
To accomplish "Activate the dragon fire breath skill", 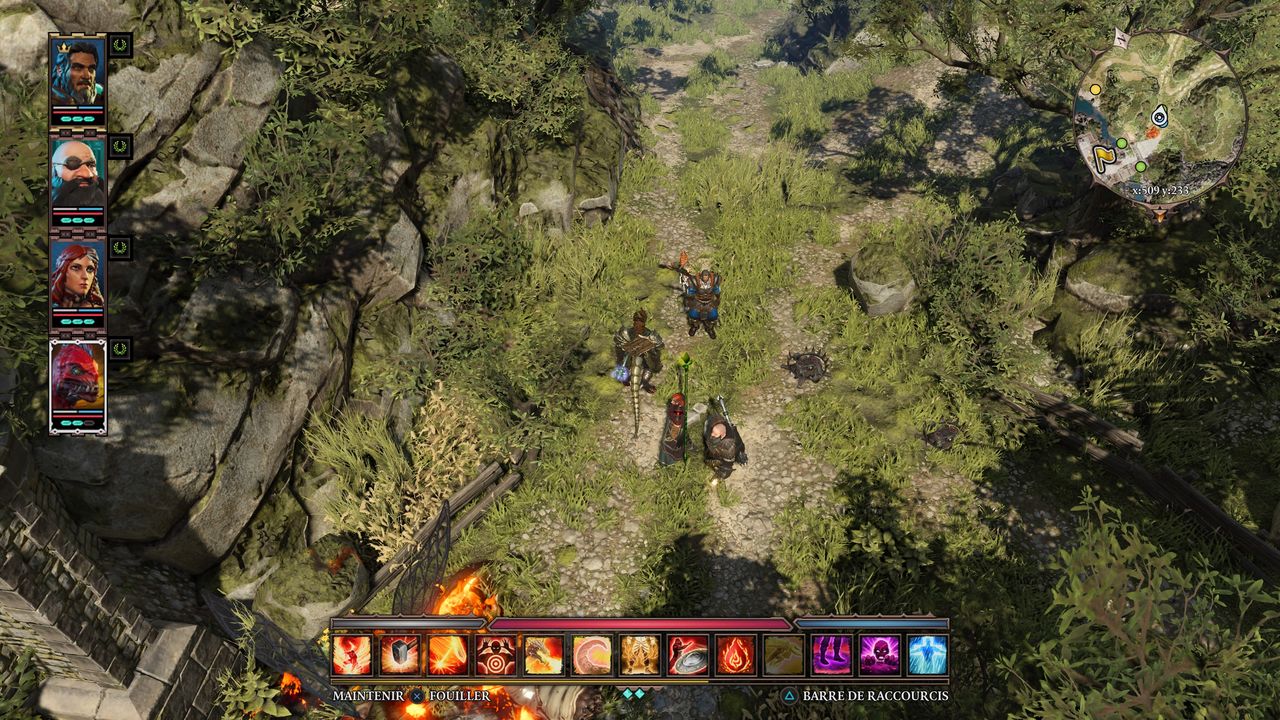I will tap(544, 655).
